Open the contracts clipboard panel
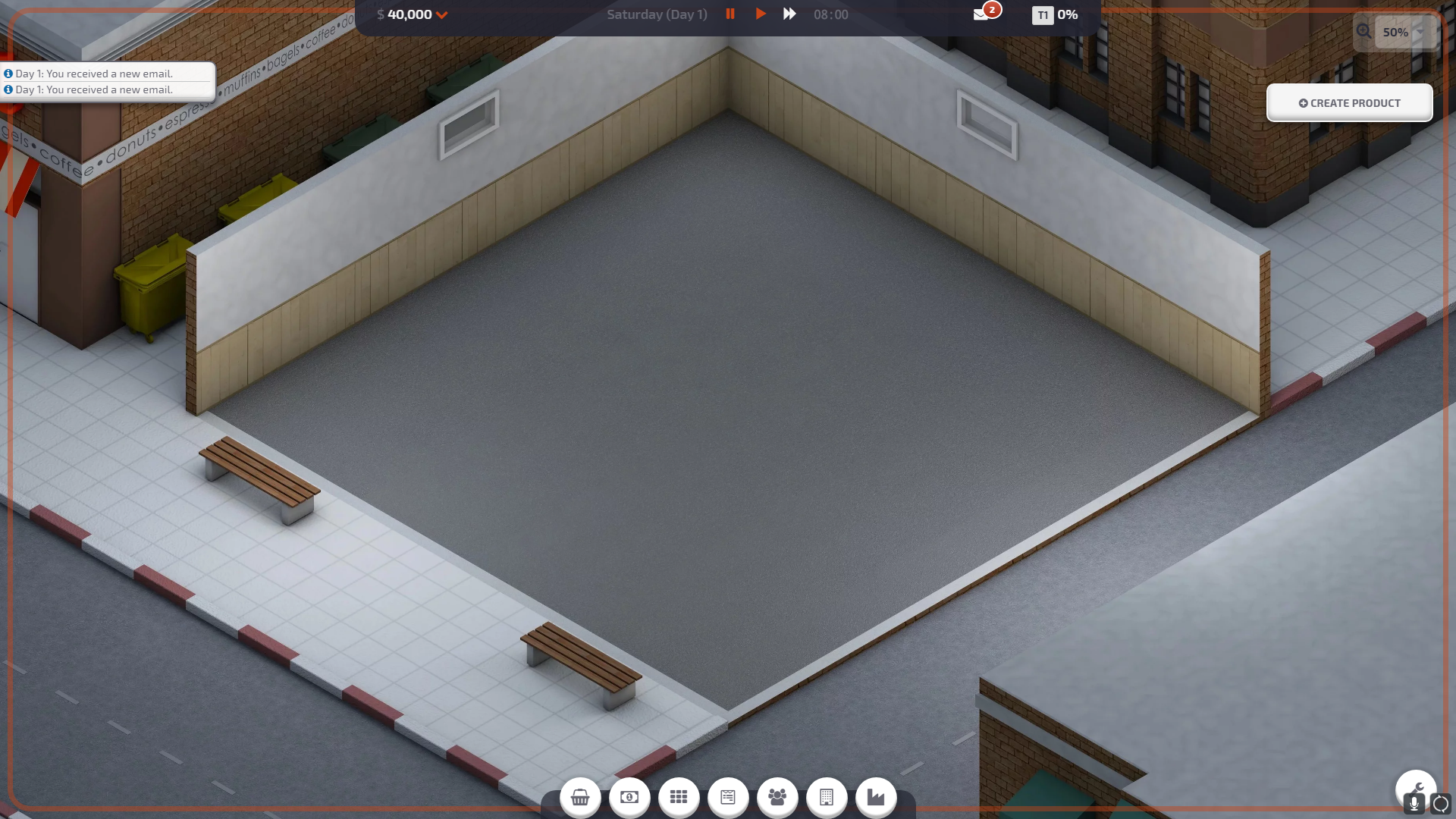Viewport: 1456px width, 819px height. [x=728, y=797]
